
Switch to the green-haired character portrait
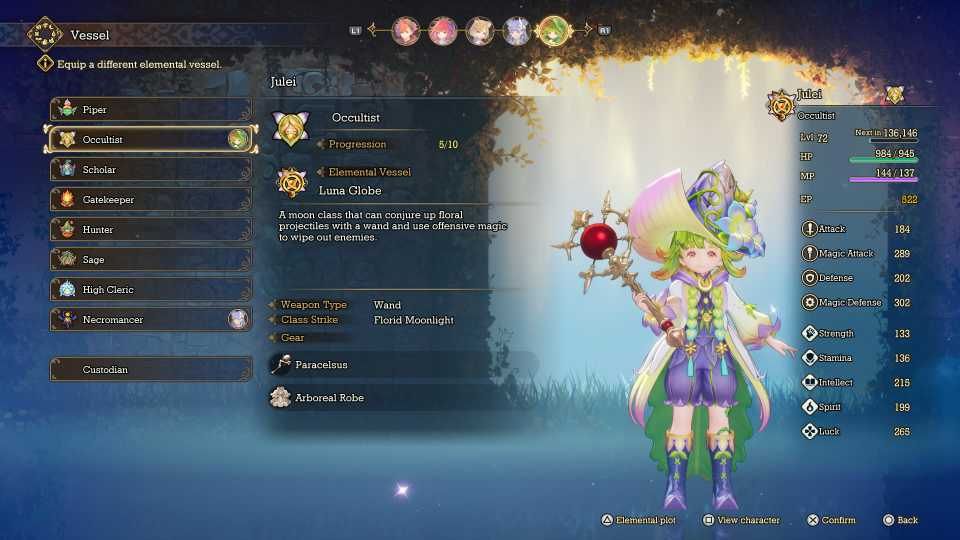[x=552, y=30]
